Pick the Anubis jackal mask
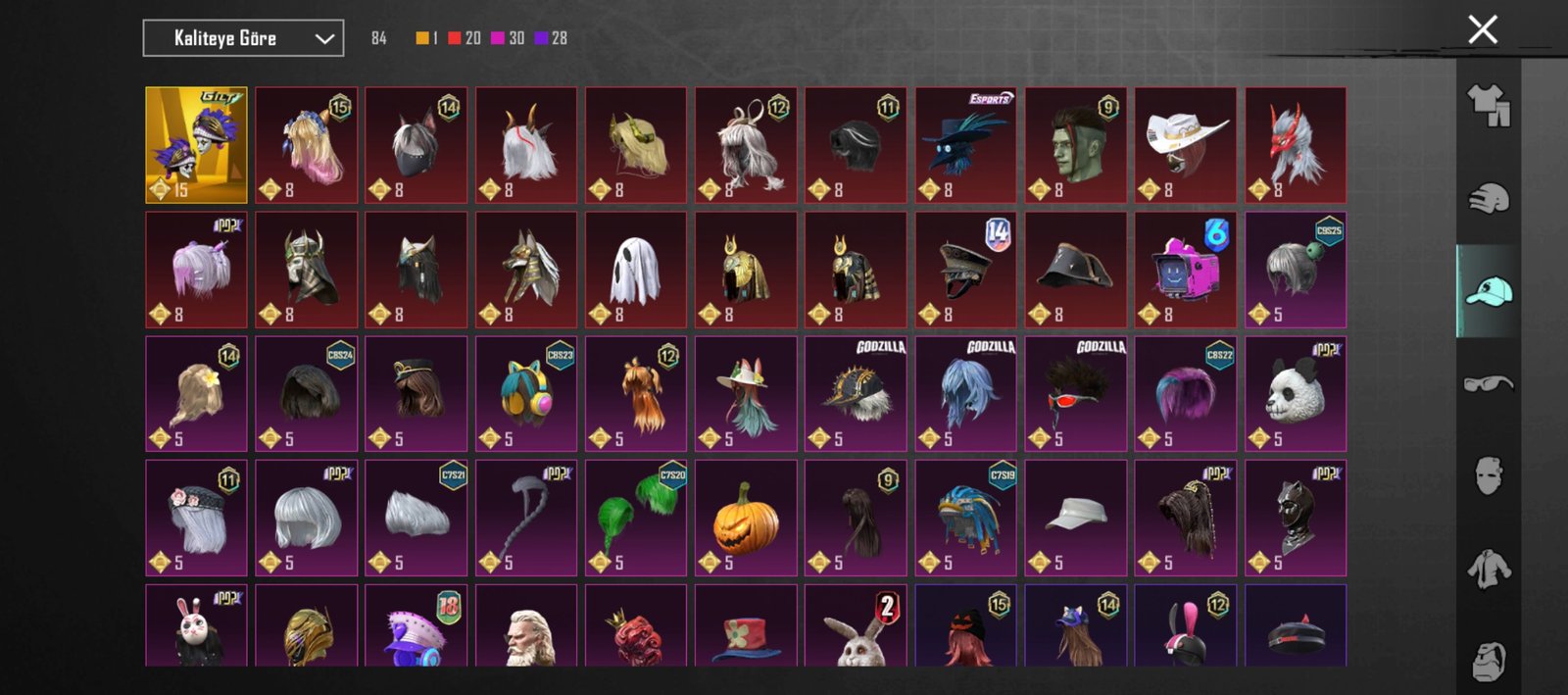The height and width of the screenshot is (695, 1568). point(525,270)
